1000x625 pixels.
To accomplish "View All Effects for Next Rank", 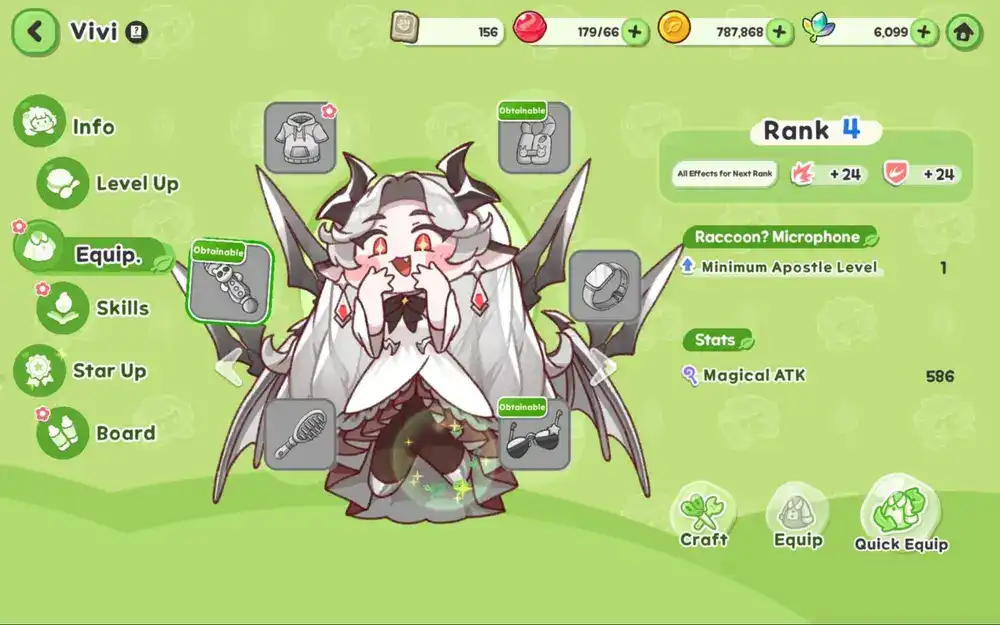I will pos(725,174).
